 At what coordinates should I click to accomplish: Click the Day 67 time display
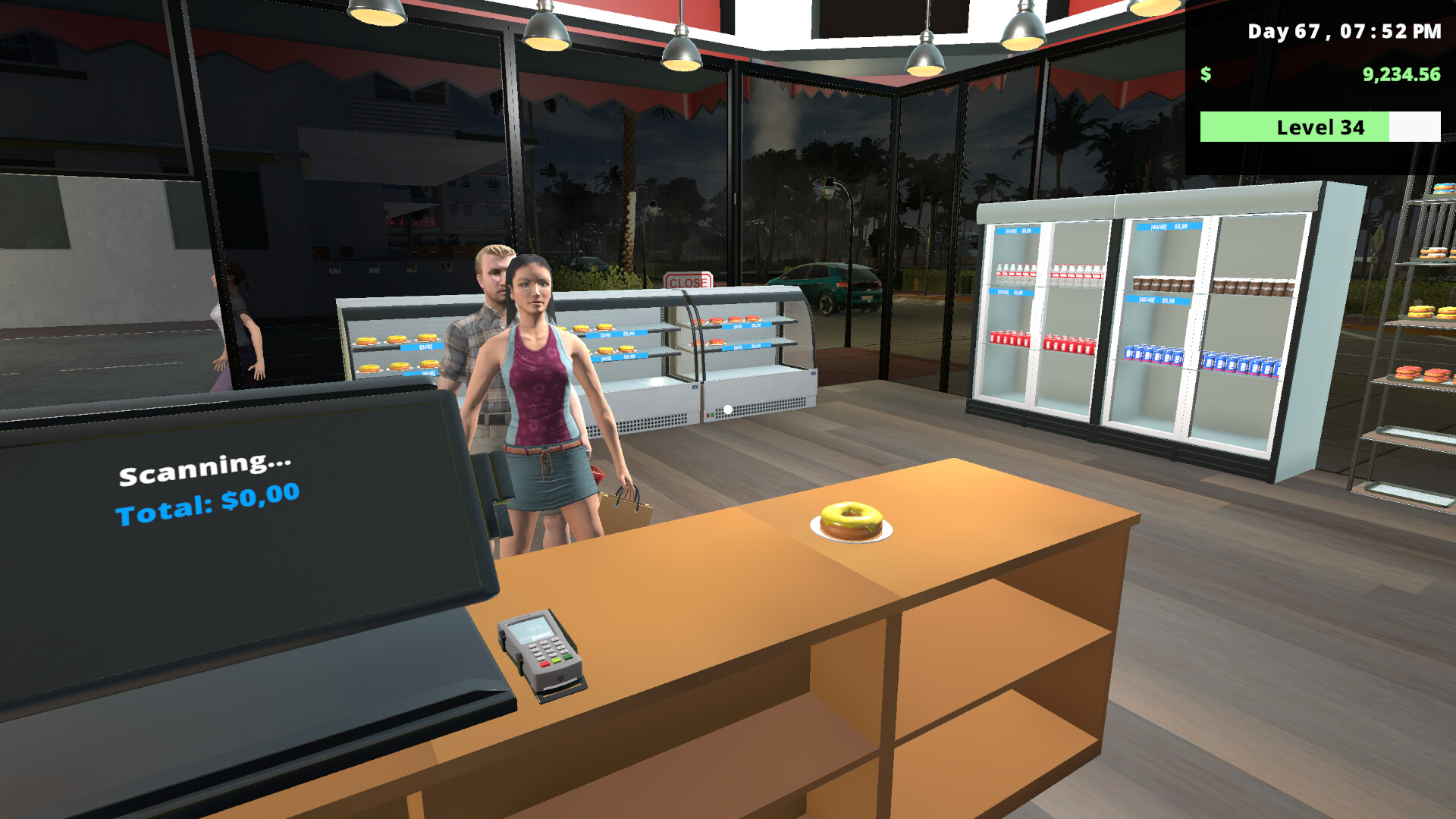(x=1341, y=32)
